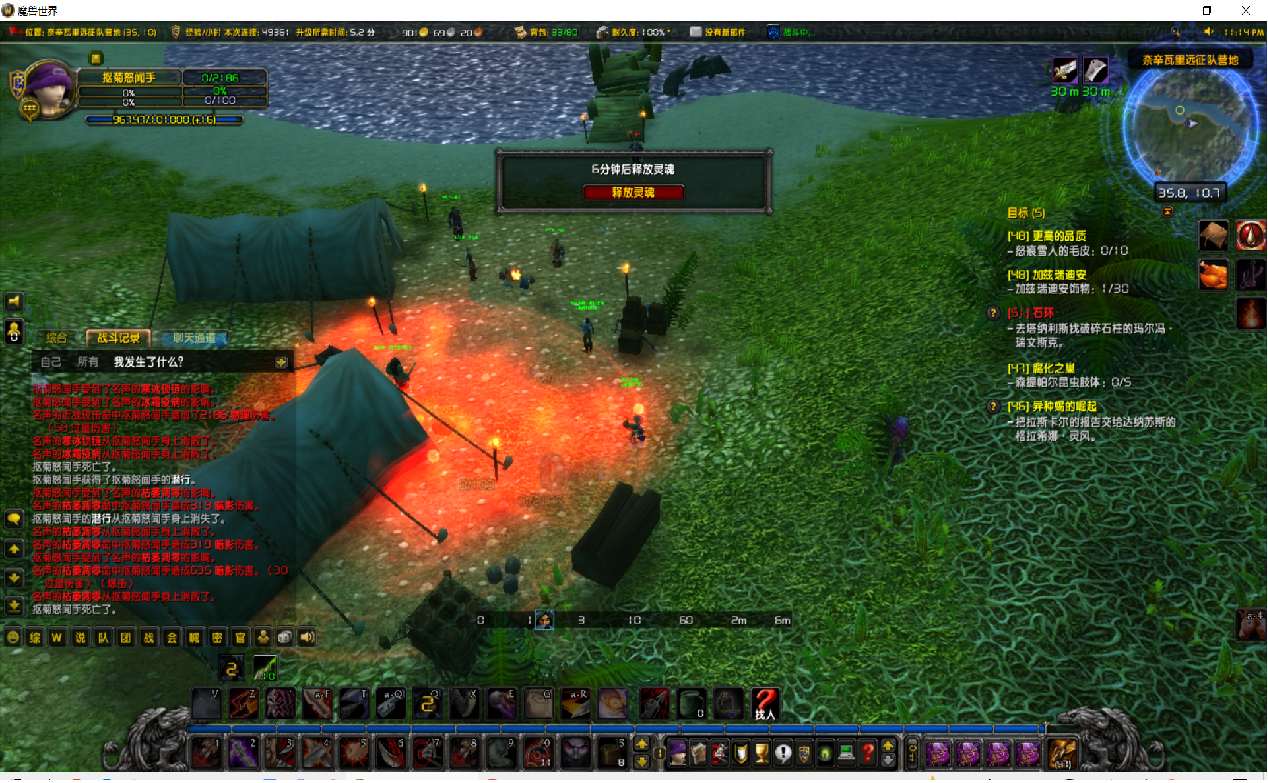Switch to the 综合 chat tab
The image size is (1268, 783).
pyautogui.click(x=57, y=338)
